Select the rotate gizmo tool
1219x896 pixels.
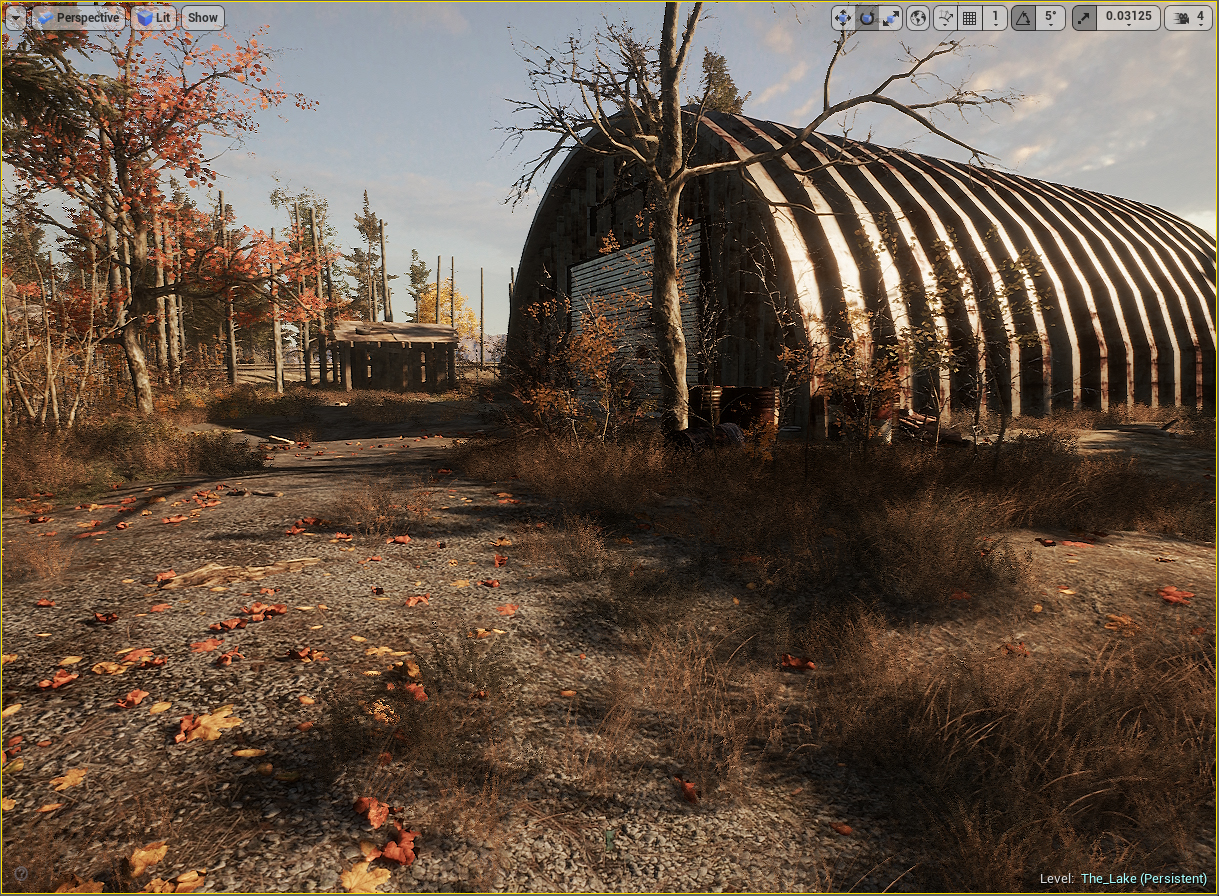point(866,17)
